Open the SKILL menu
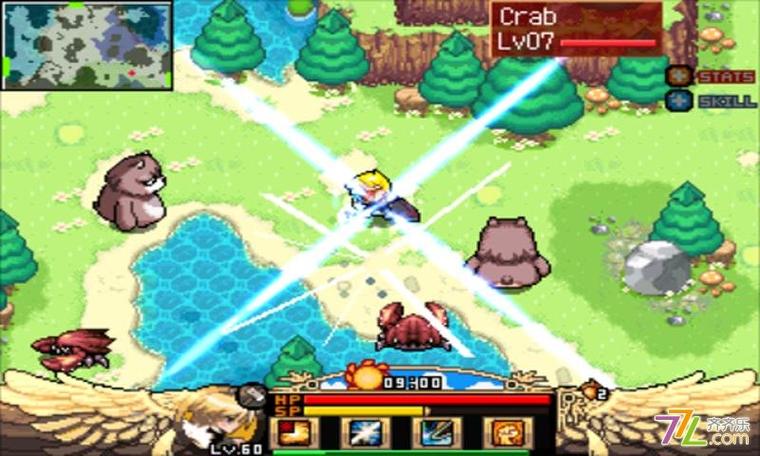Image resolution: width=760 pixels, height=456 pixels. (x=710, y=101)
